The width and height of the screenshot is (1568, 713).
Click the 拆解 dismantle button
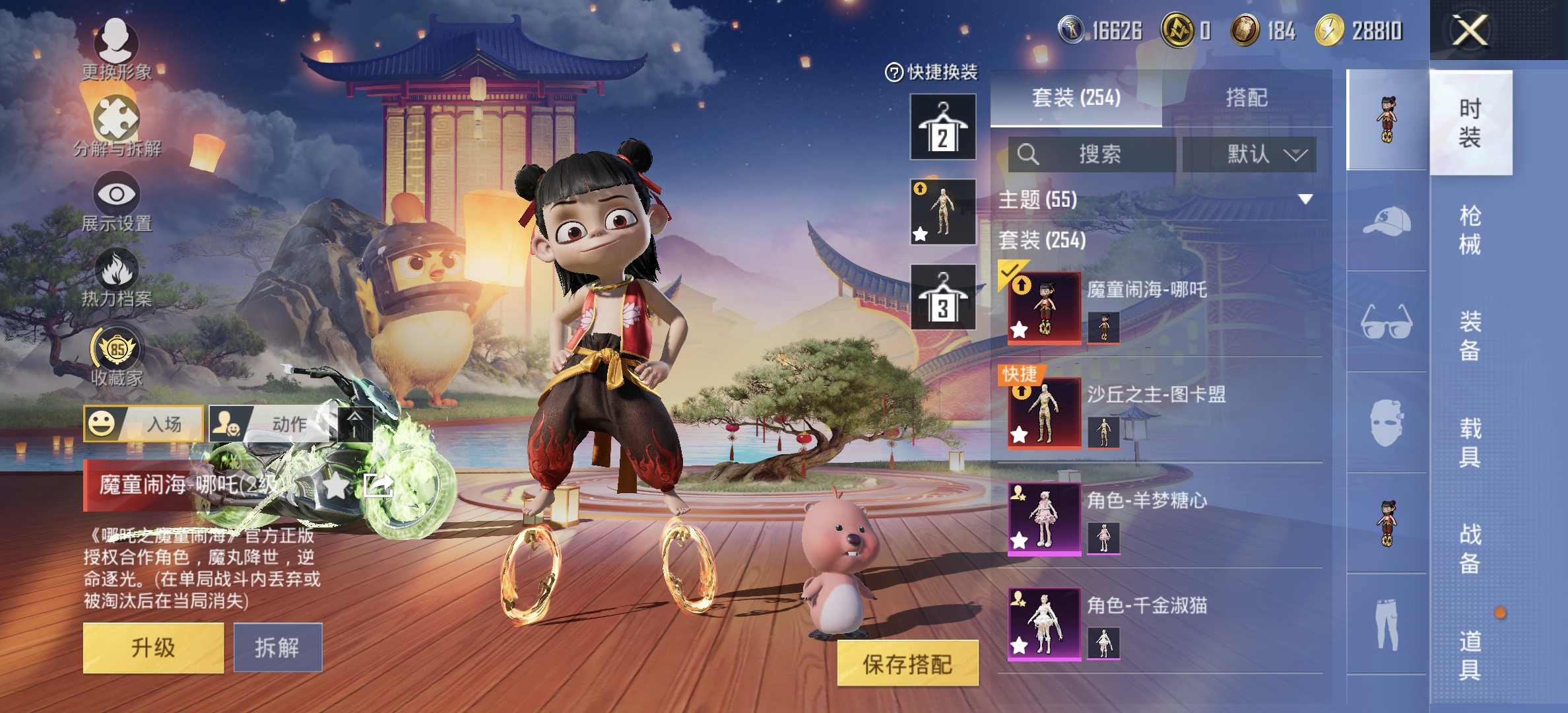[x=278, y=648]
